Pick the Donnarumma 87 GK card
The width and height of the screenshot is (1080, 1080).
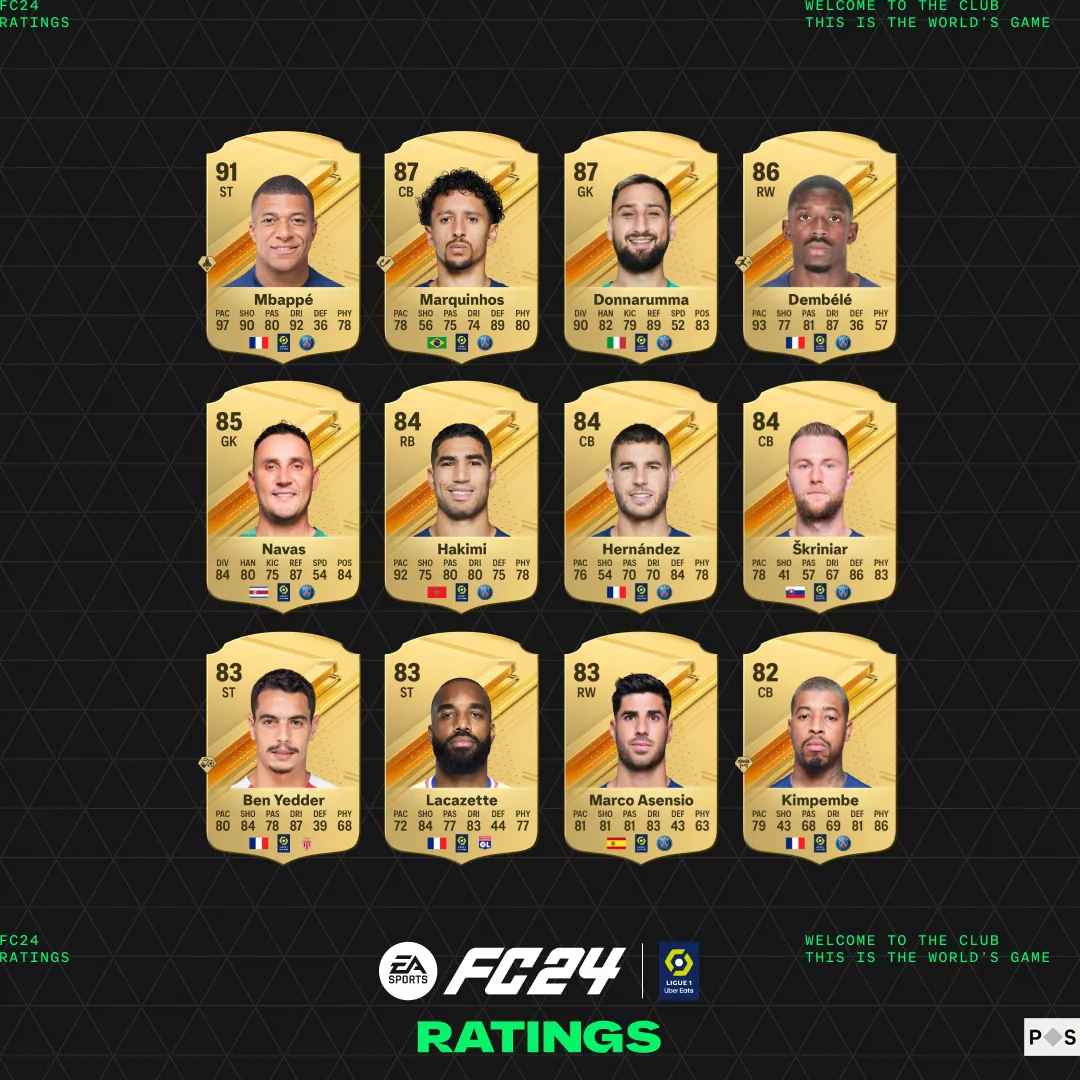click(x=641, y=250)
